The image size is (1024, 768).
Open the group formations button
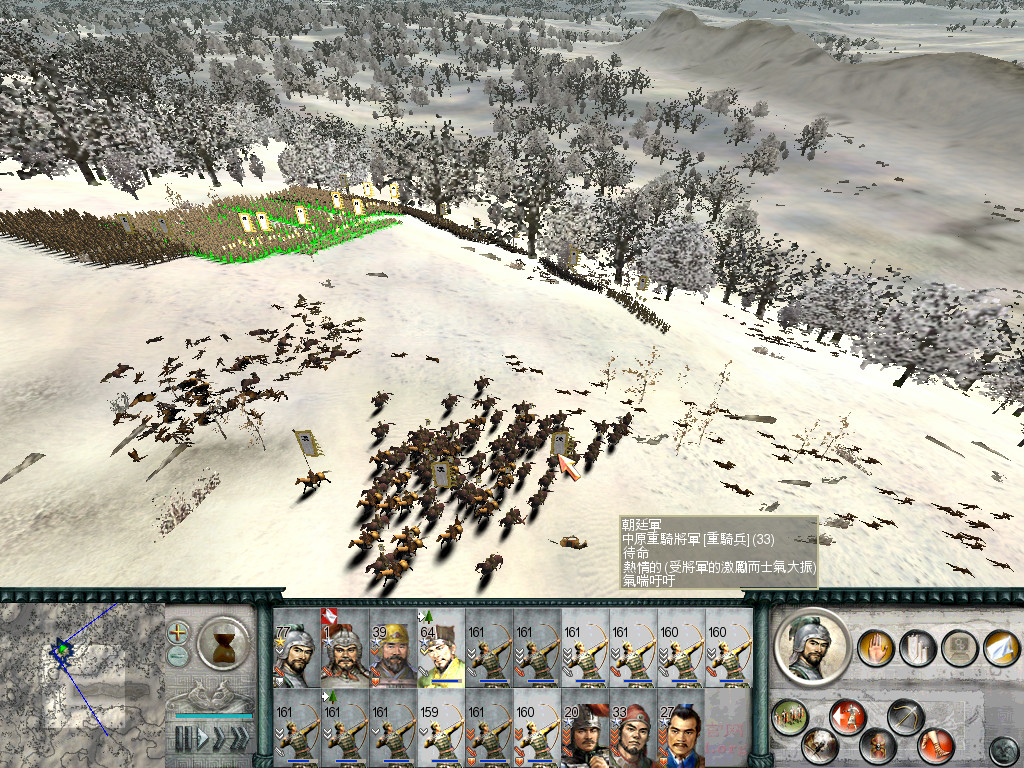789,716
